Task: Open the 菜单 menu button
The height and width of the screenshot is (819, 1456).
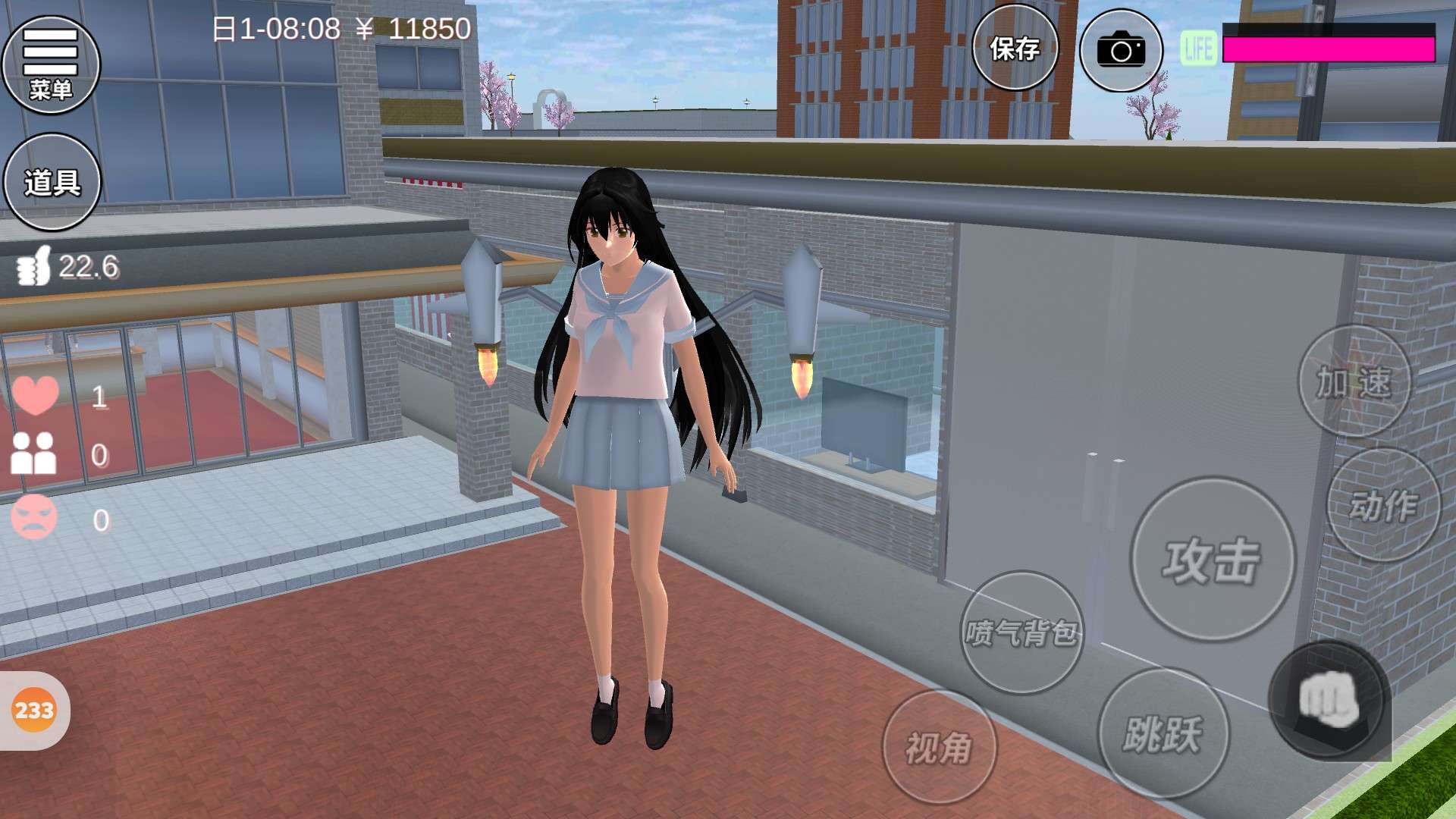Action: pos(51,64)
